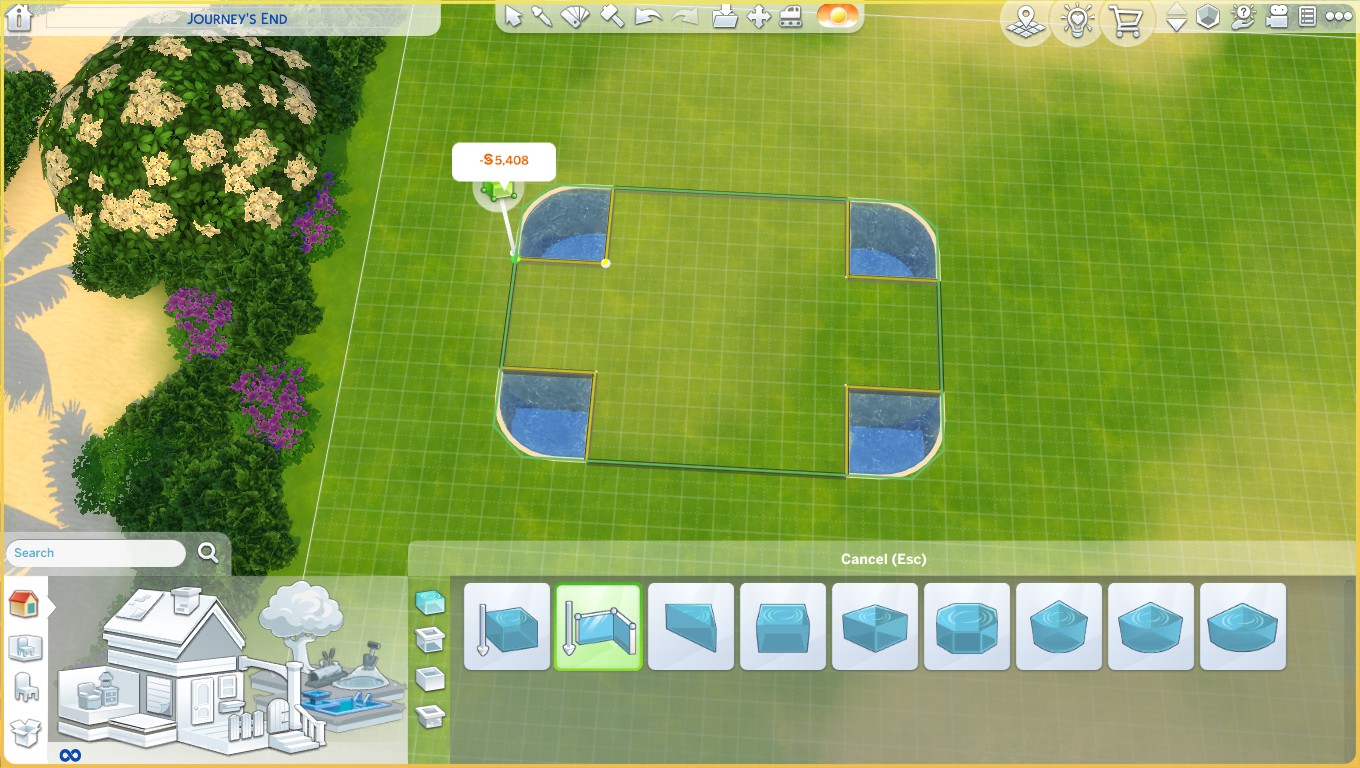Select the open cardboard box tab

(x=25, y=732)
